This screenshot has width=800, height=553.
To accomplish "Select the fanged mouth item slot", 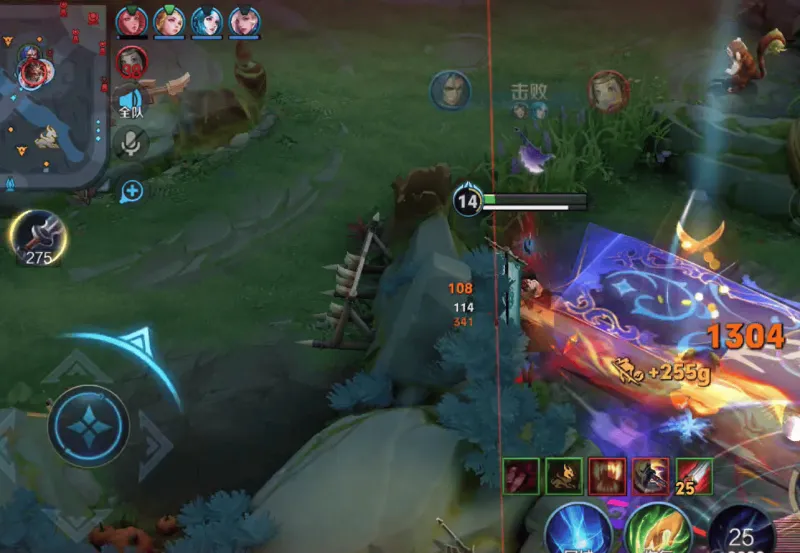I will [607, 476].
